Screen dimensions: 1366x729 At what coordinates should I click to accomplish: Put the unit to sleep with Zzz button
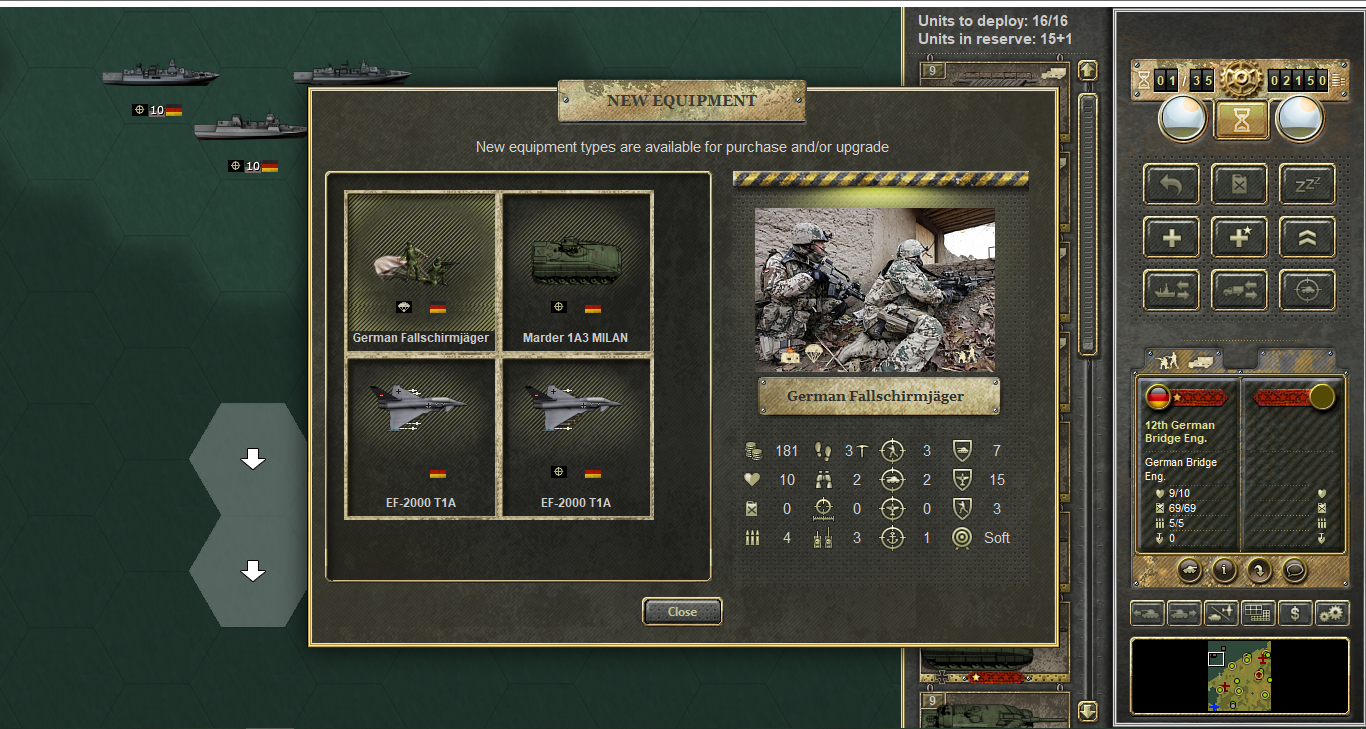[1307, 184]
